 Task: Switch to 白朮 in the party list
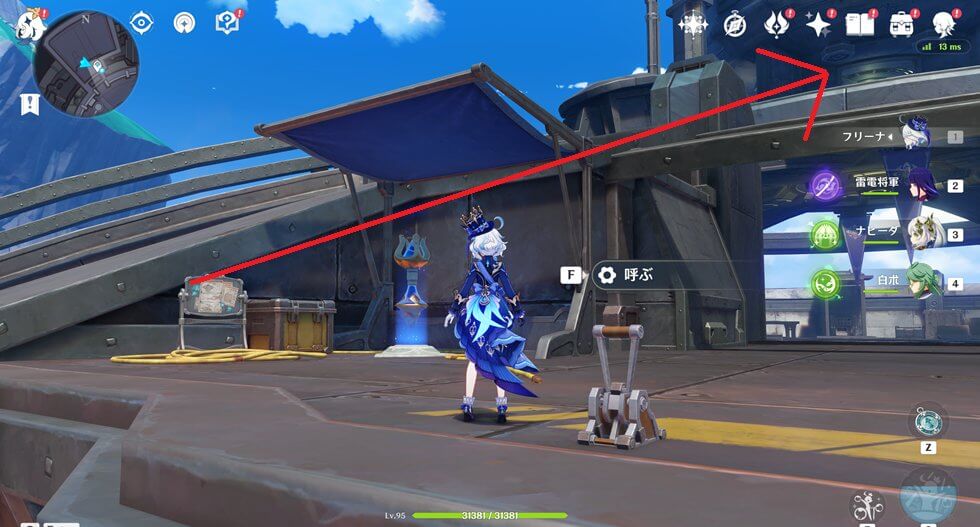[916, 282]
